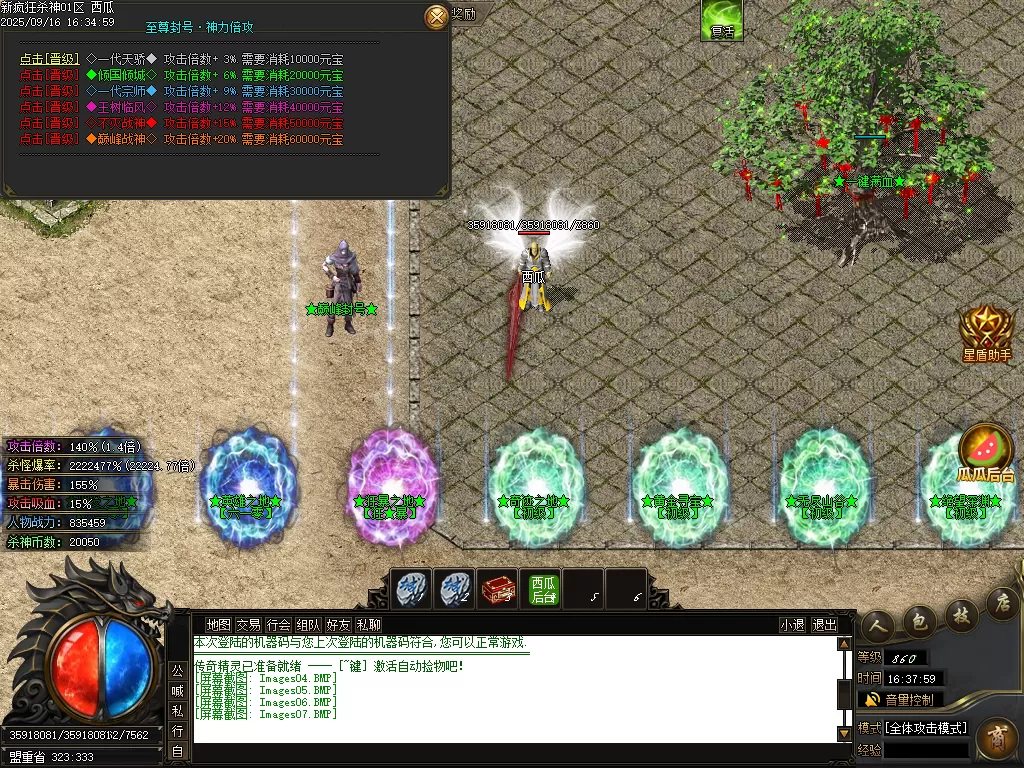Close the 至尊封号 title panel
This screenshot has height=768, width=1024.
(x=437, y=16)
